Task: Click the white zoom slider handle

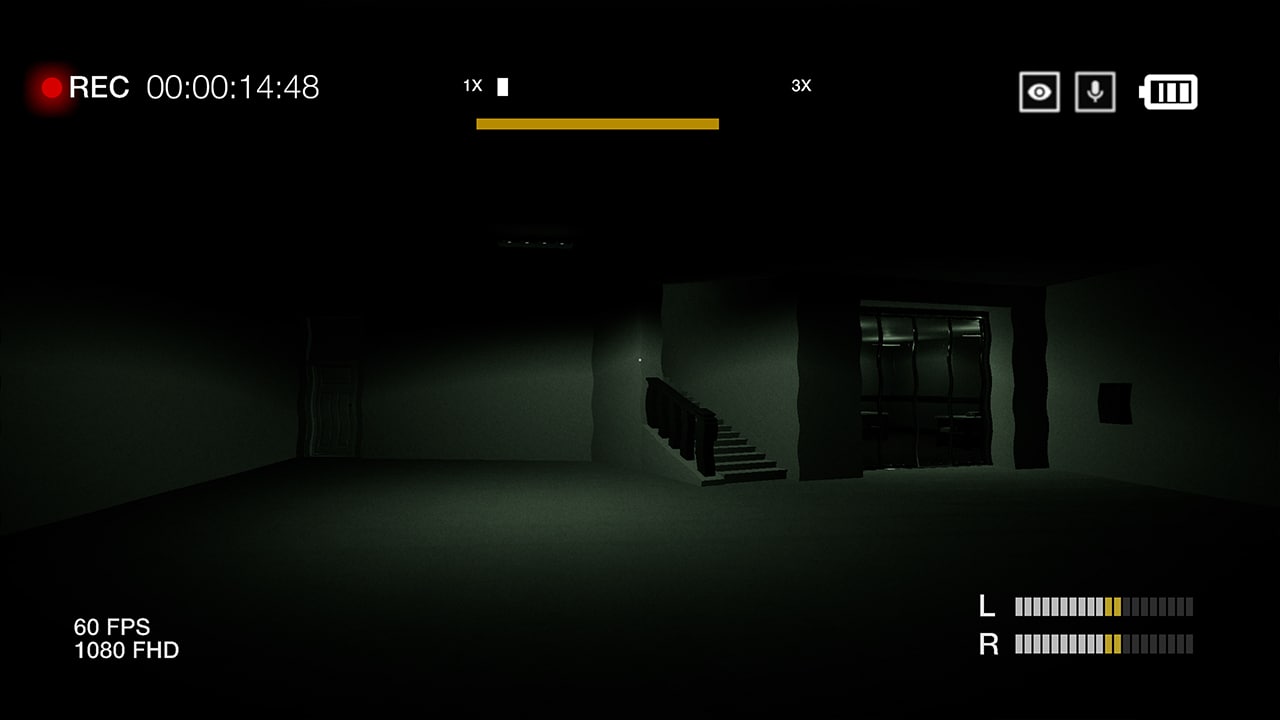Action: click(x=501, y=86)
